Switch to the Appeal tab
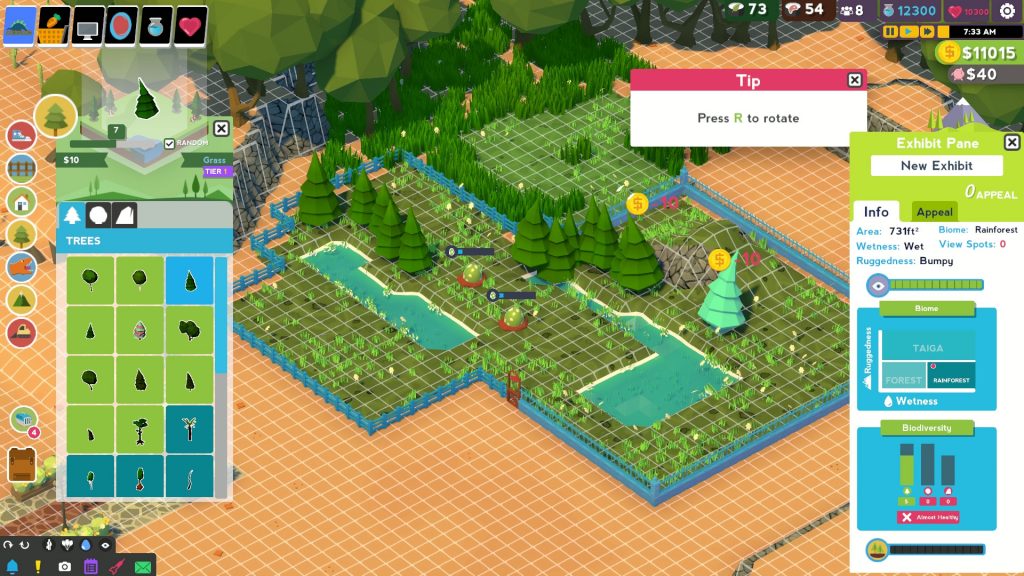Viewport: 1024px width, 576px height. click(934, 212)
